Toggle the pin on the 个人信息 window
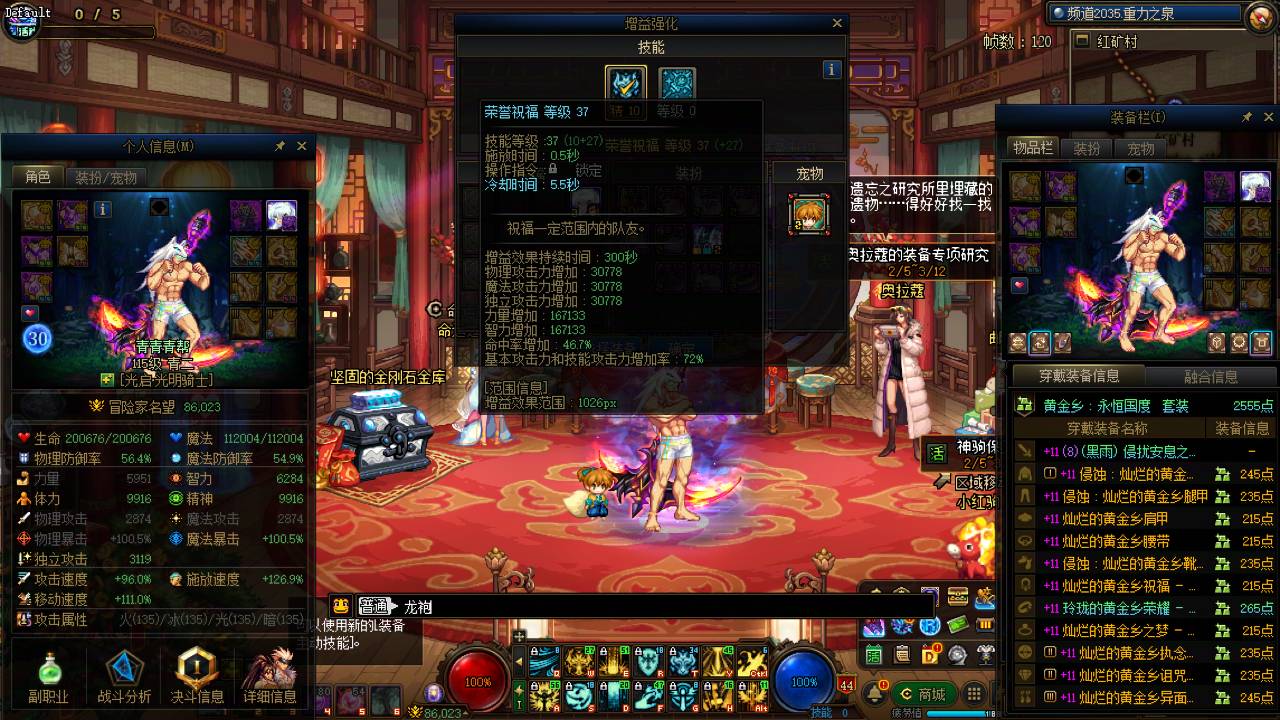This screenshot has height=720, width=1280. [x=281, y=145]
